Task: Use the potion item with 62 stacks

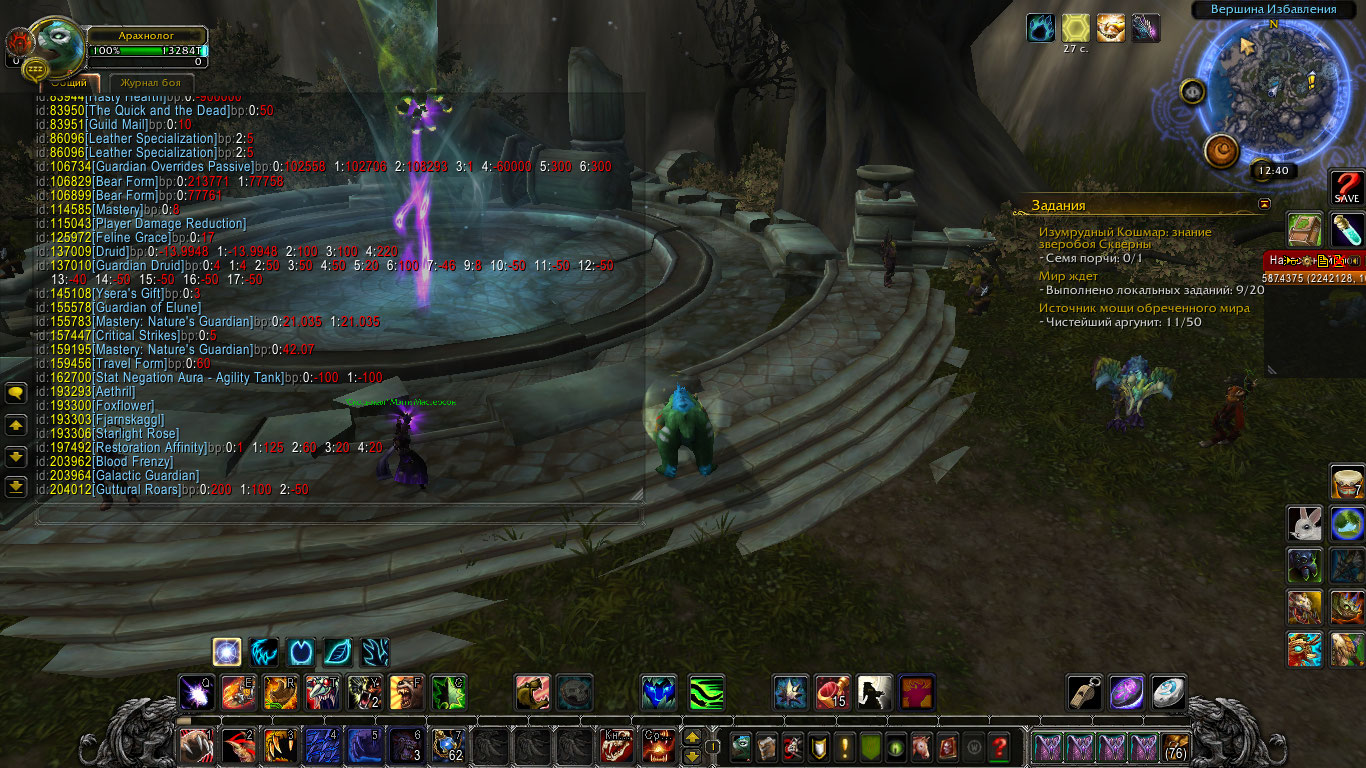Action: 447,746
